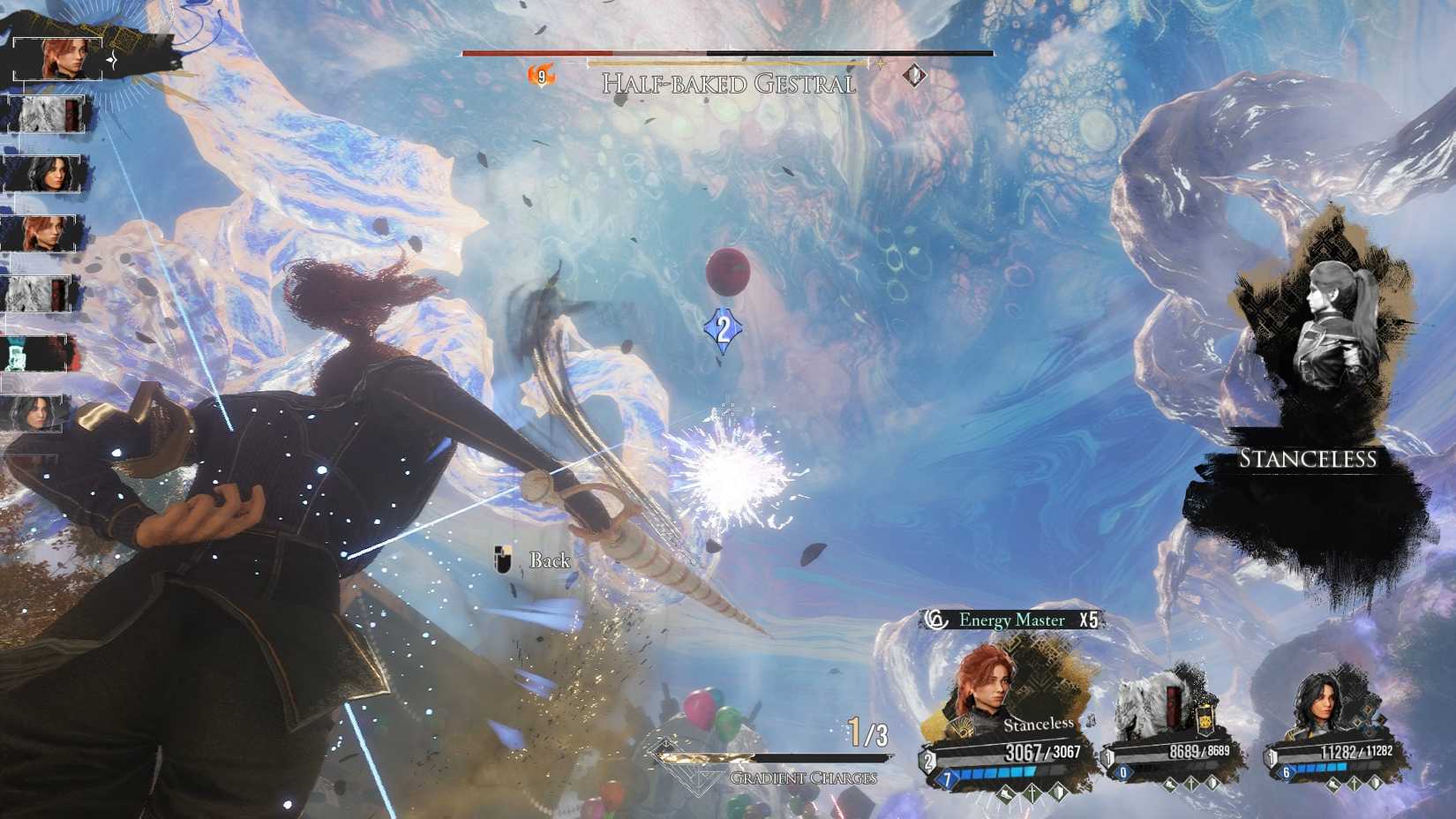
Task: Toggle the turn counter 2 diamond marker
Action: pyautogui.click(x=722, y=328)
